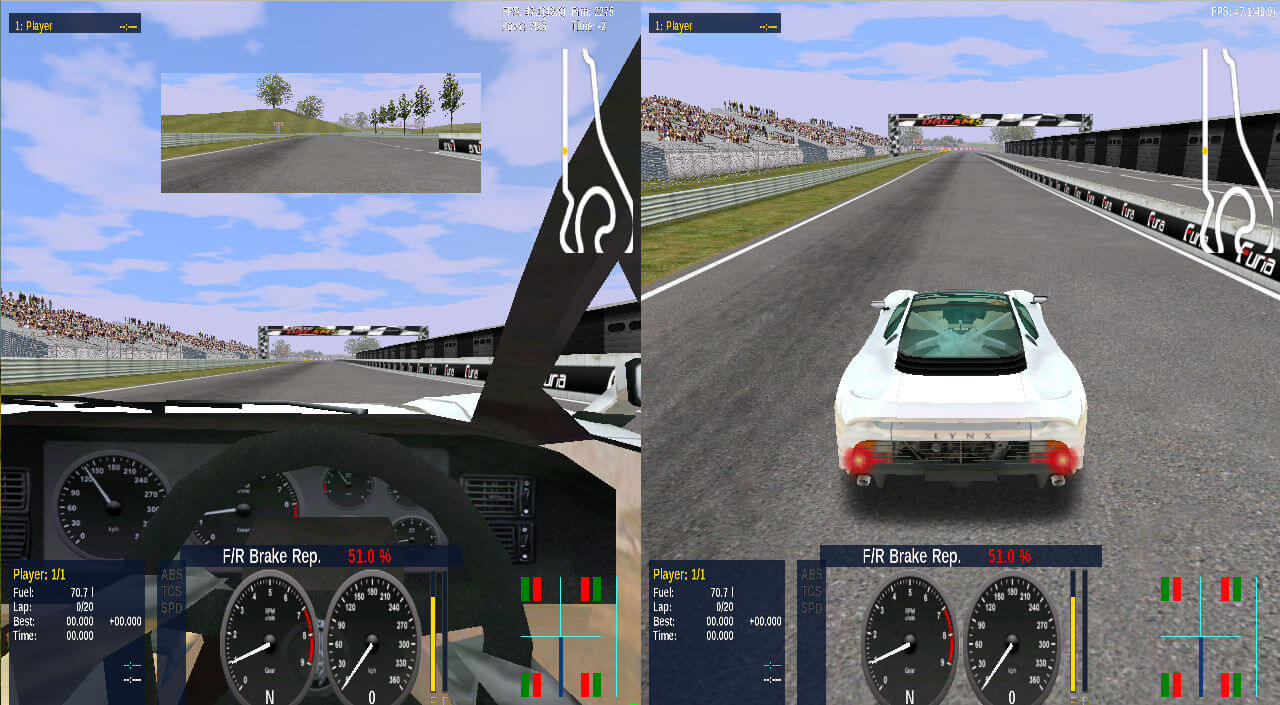Toggle the ABS indicator in the chase view
The height and width of the screenshot is (705, 1280).
click(x=812, y=574)
